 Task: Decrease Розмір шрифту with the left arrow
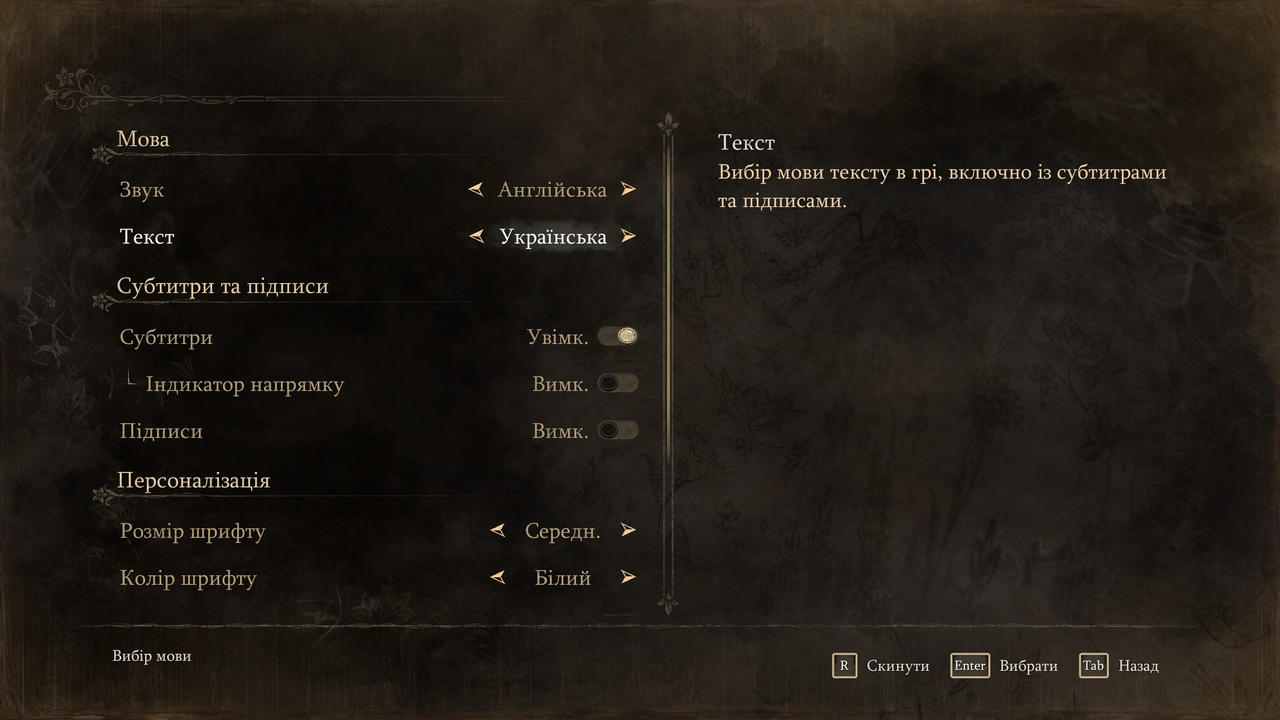pos(497,530)
